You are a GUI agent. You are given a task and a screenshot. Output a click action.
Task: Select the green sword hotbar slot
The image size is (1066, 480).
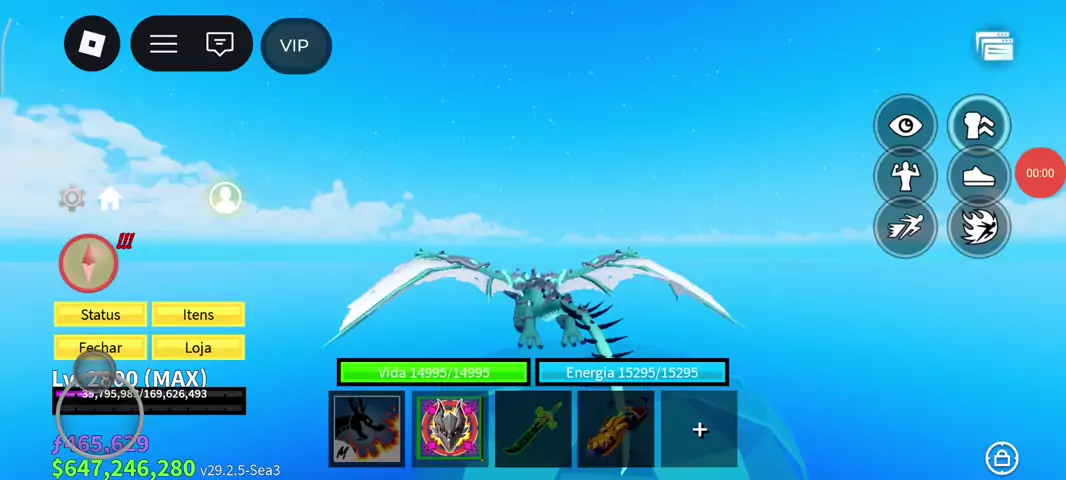point(533,429)
